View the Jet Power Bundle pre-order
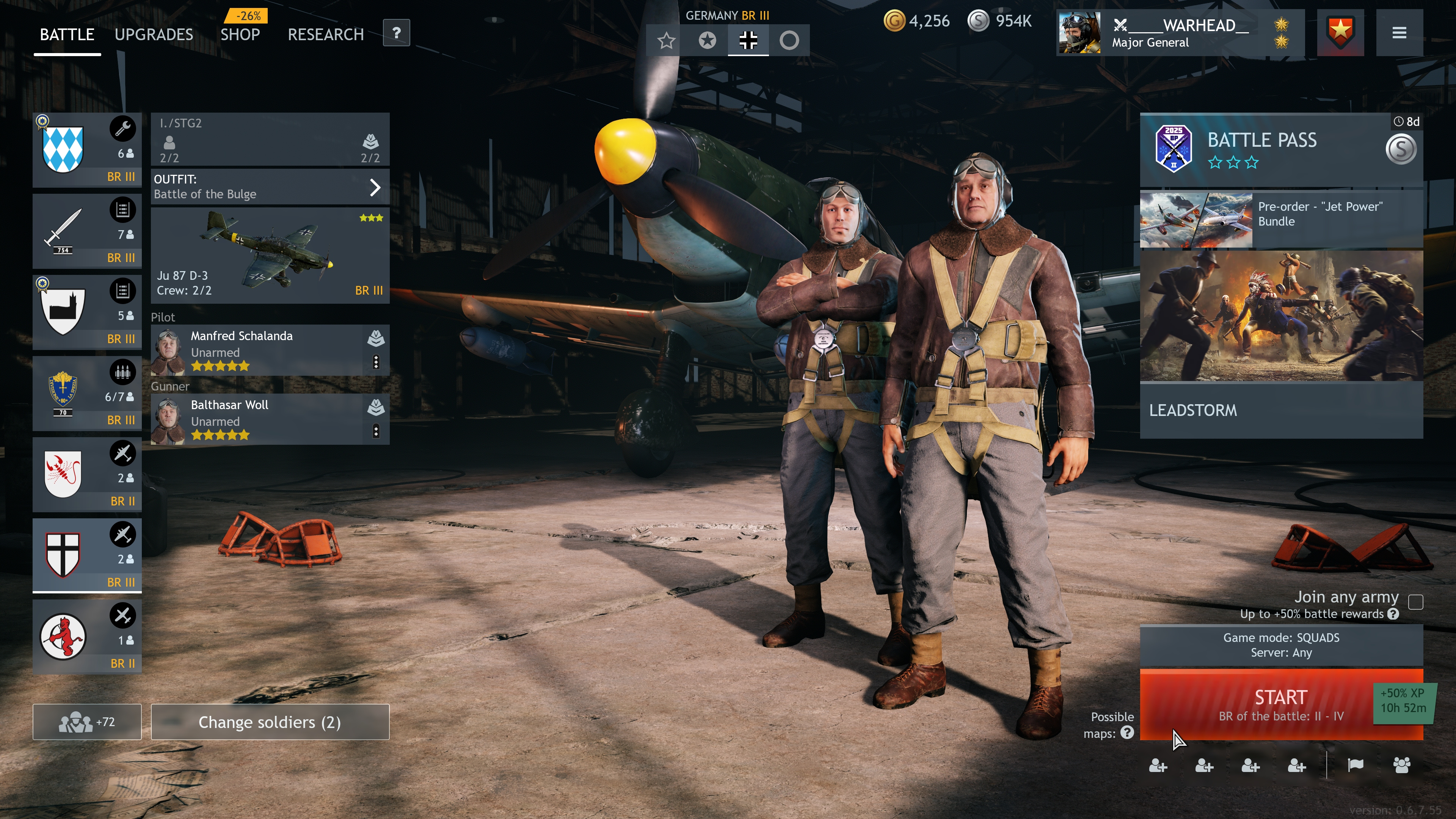The height and width of the screenshot is (819, 1456). click(x=1281, y=219)
